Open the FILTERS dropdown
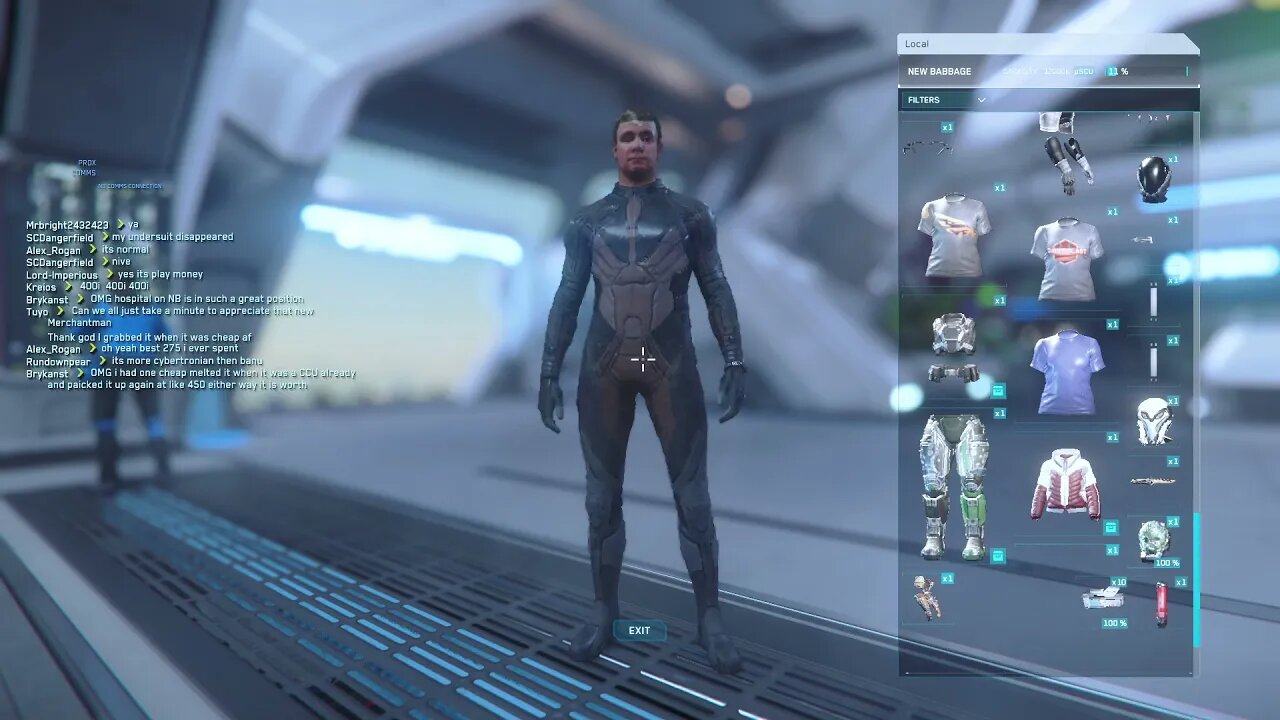1280x720 pixels. 945,100
